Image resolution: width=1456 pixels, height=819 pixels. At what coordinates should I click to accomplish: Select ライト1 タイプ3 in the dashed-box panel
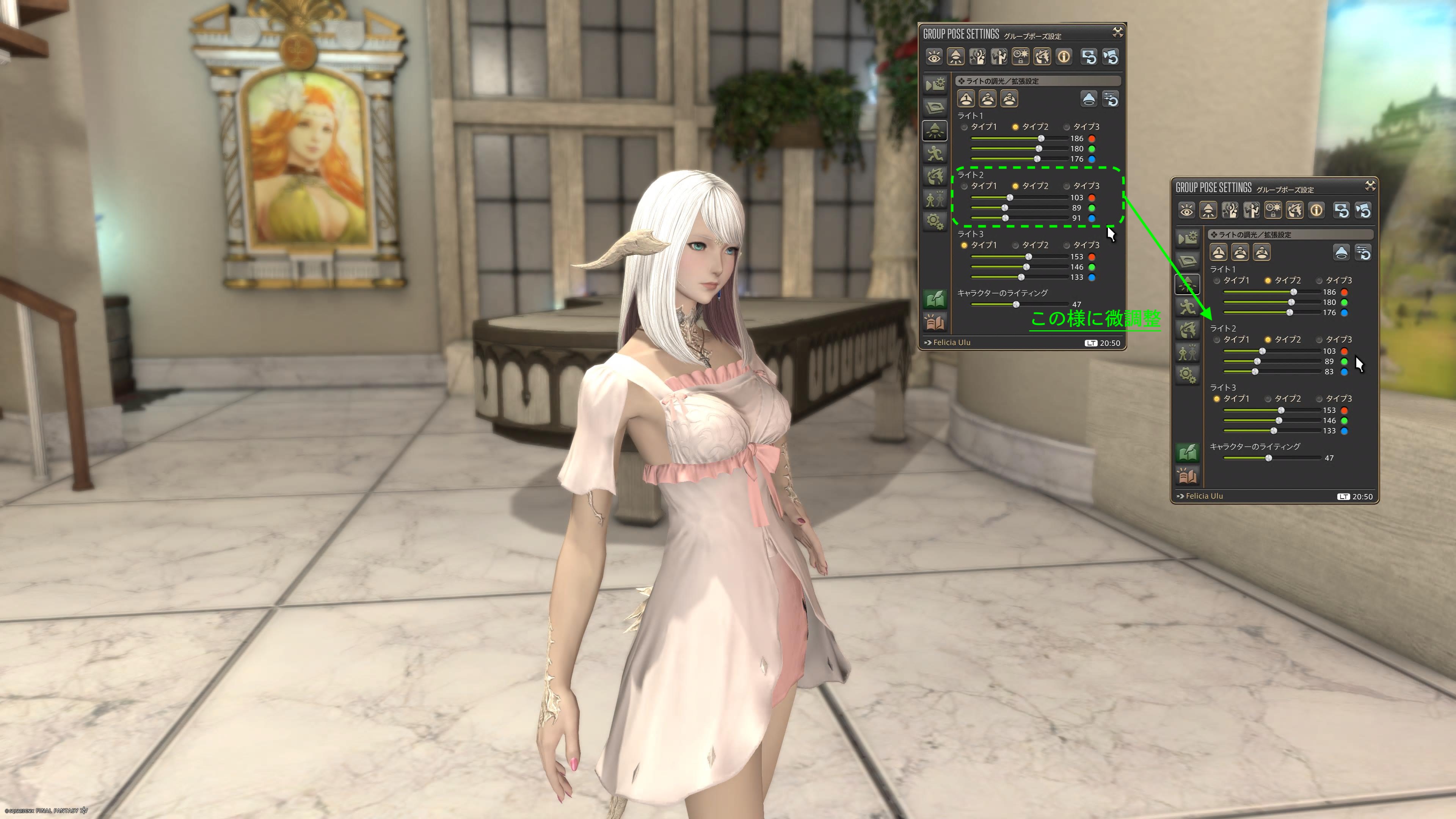pyautogui.click(x=1067, y=127)
